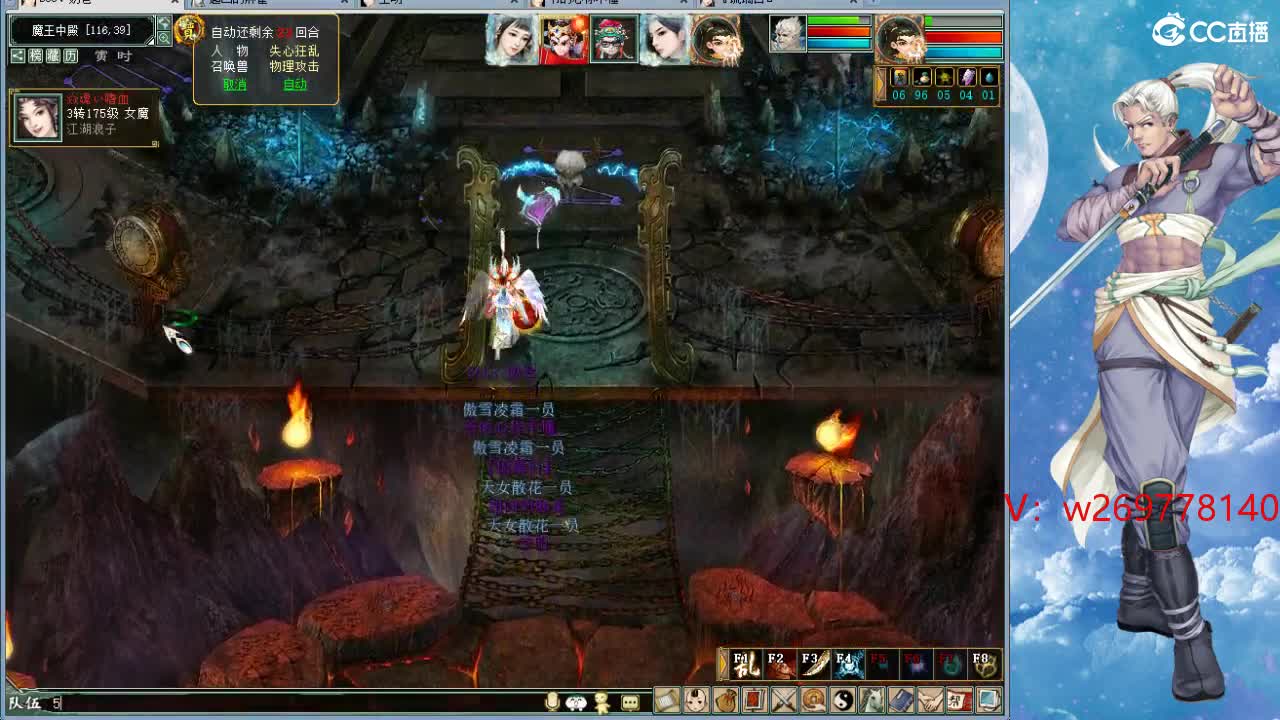This screenshot has height=720, width=1280.
Task: Click 自动 to start auto-battle
Action: click(x=295, y=86)
